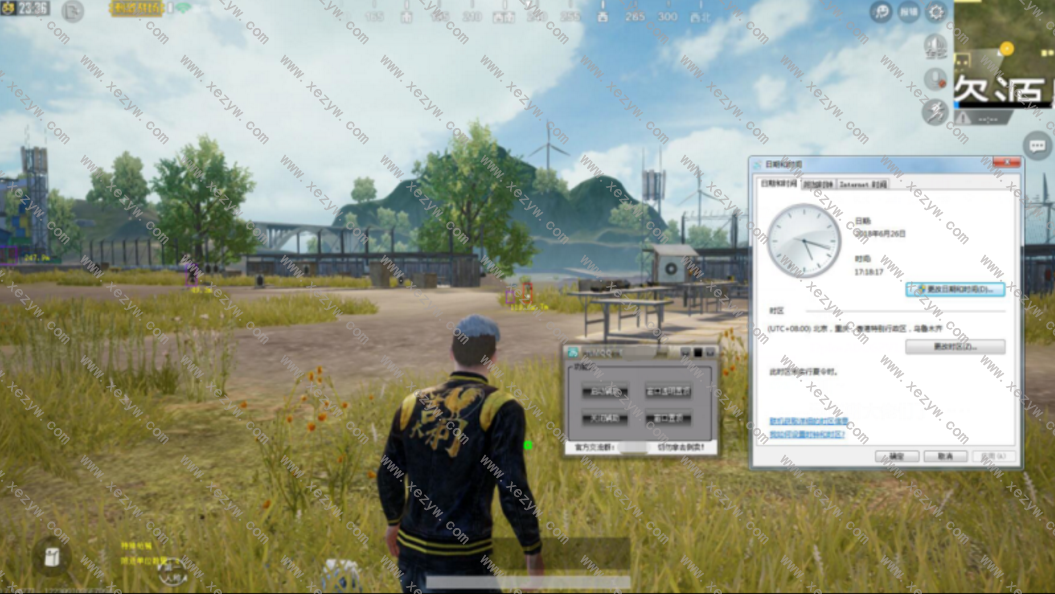Click the bottom-left button in the small grey tool window
This screenshot has height=594, width=1055.
coord(604,418)
